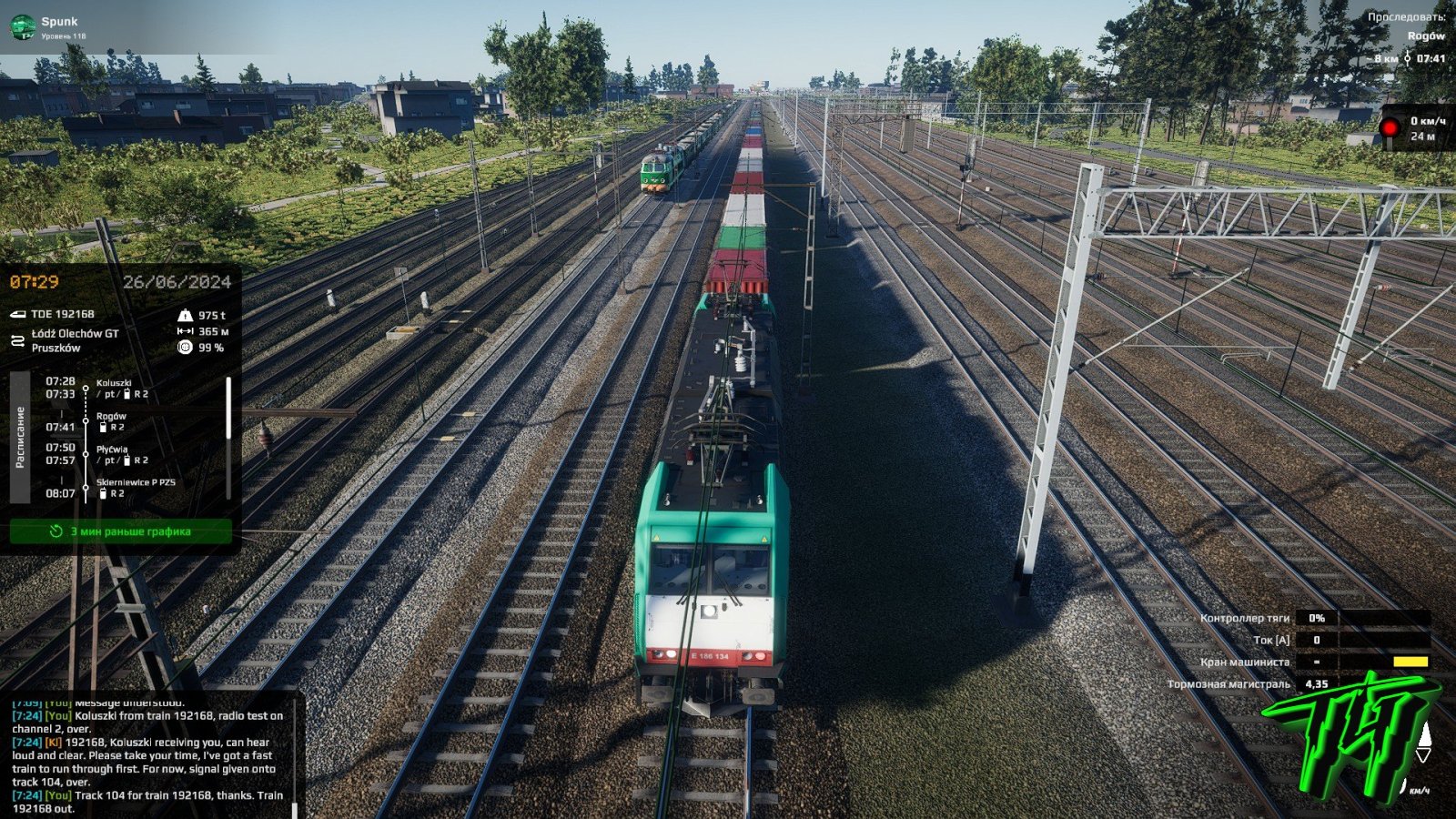Click the red signal indicator icon
The image size is (1456, 819).
pyautogui.click(x=1390, y=128)
